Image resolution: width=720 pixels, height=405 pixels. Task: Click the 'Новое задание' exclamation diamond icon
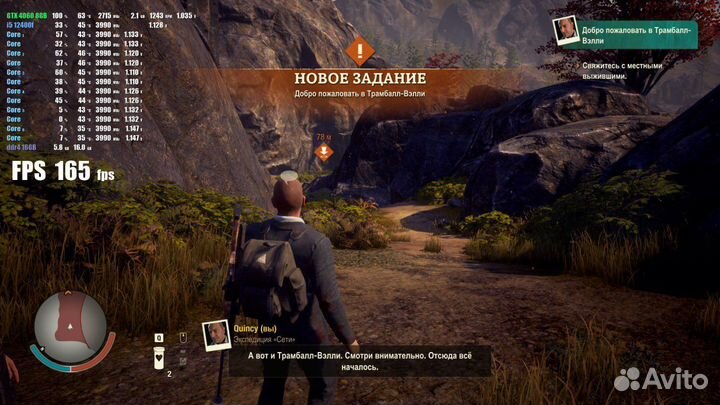coord(359,49)
